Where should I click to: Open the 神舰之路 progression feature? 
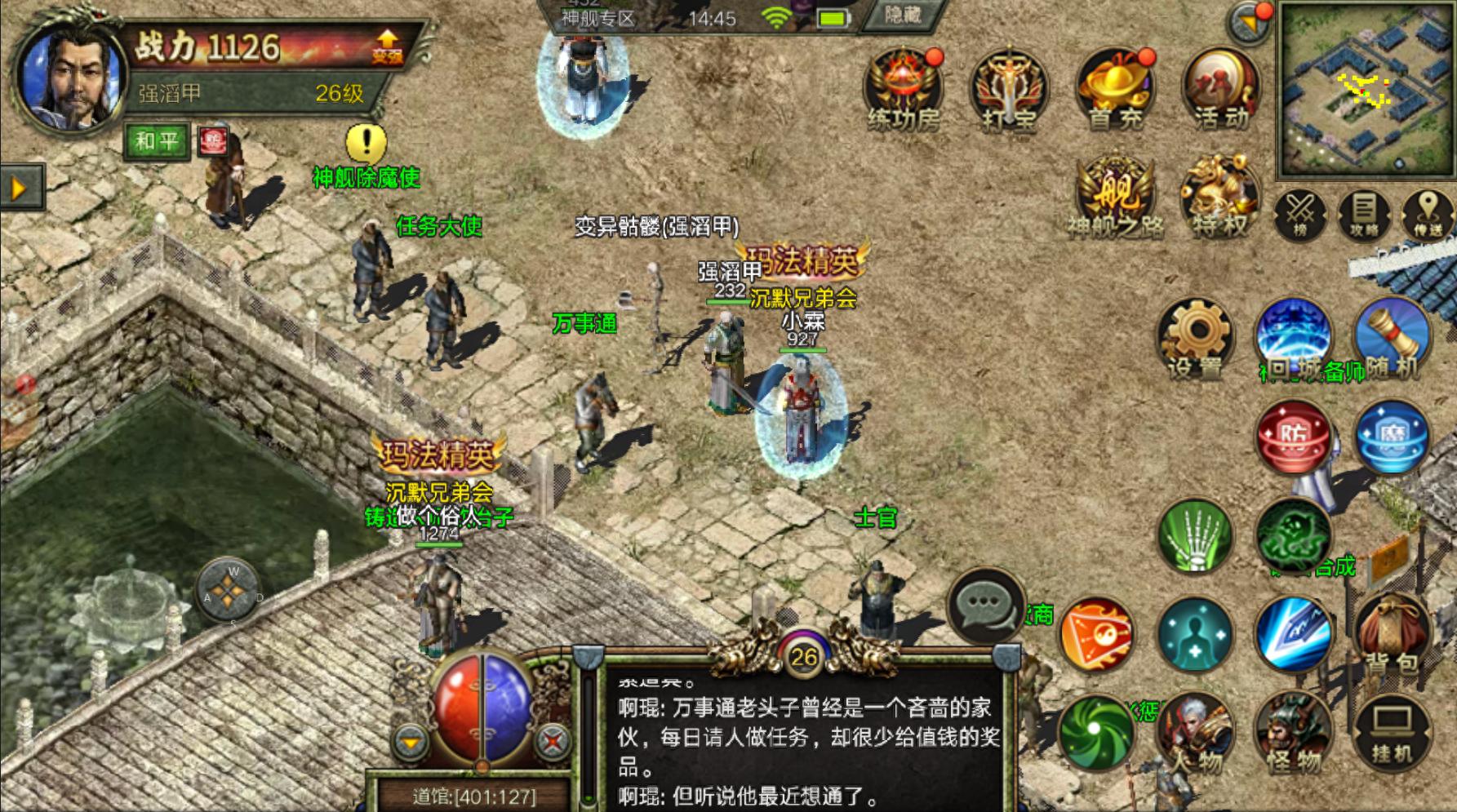tap(1117, 192)
